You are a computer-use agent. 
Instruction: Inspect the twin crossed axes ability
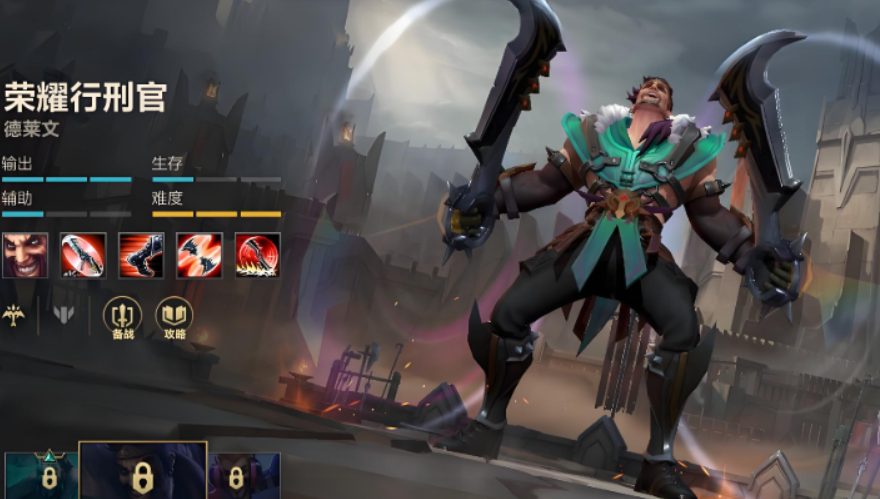[199, 255]
